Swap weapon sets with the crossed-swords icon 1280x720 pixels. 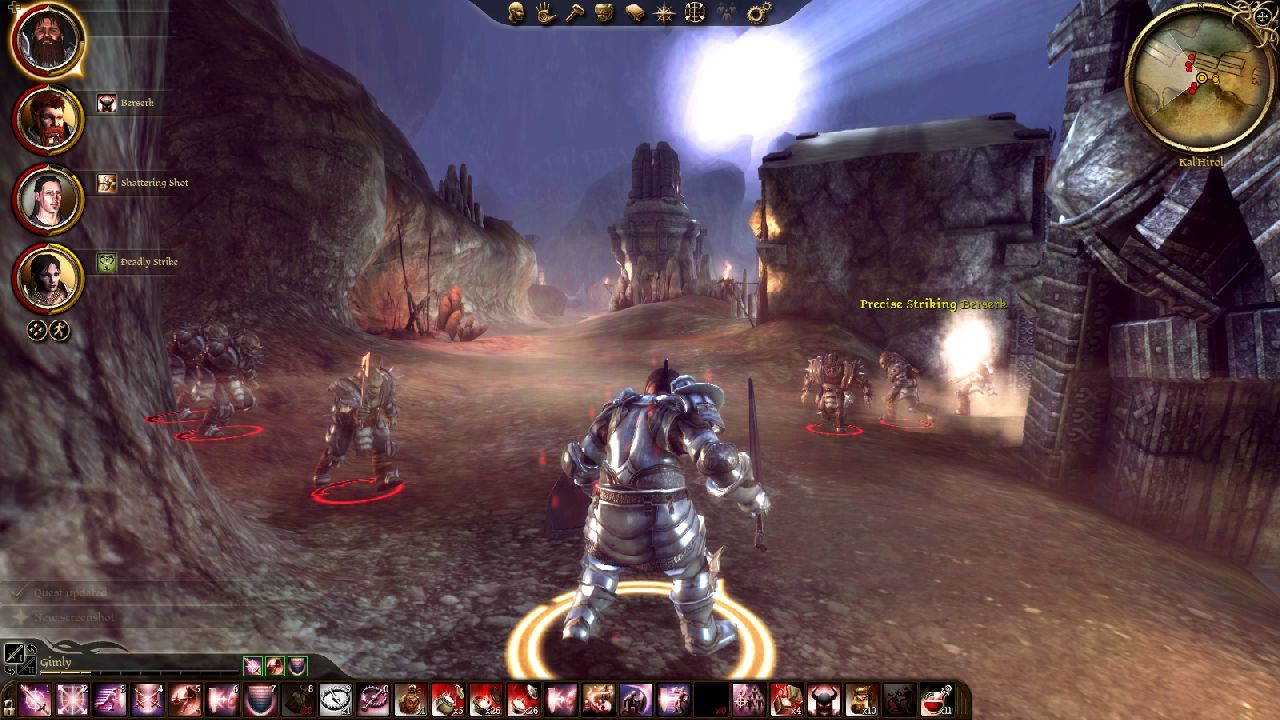pyautogui.click(x=17, y=656)
